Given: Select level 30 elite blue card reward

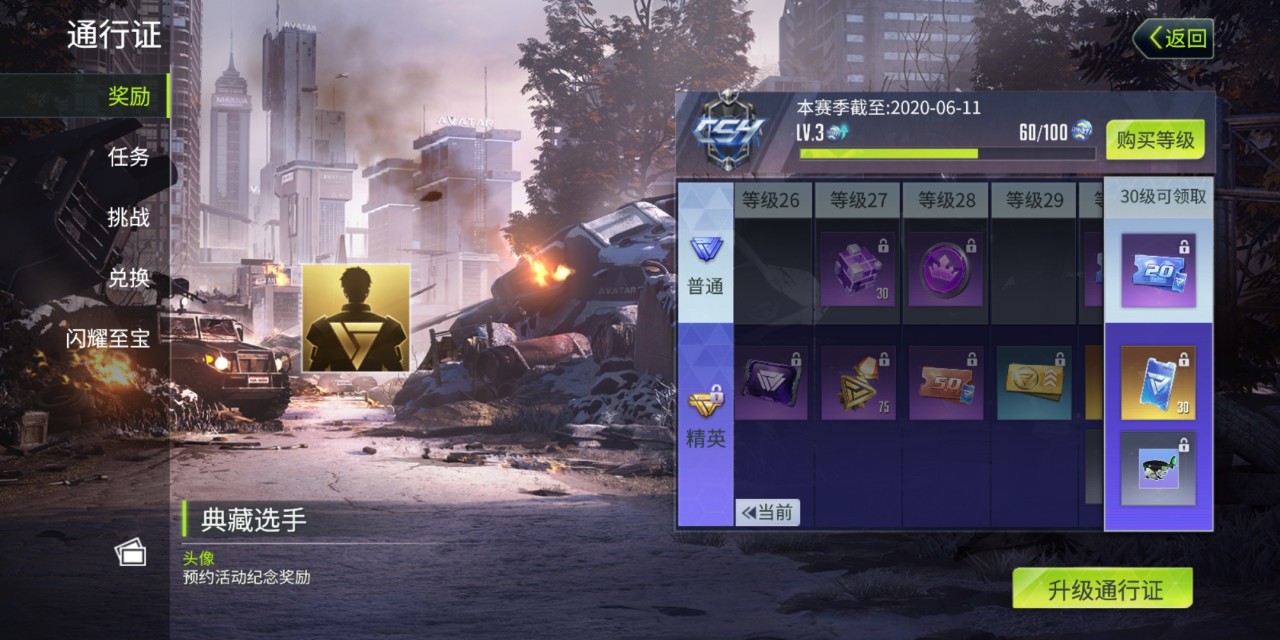Looking at the screenshot, I should point(1158,383).
